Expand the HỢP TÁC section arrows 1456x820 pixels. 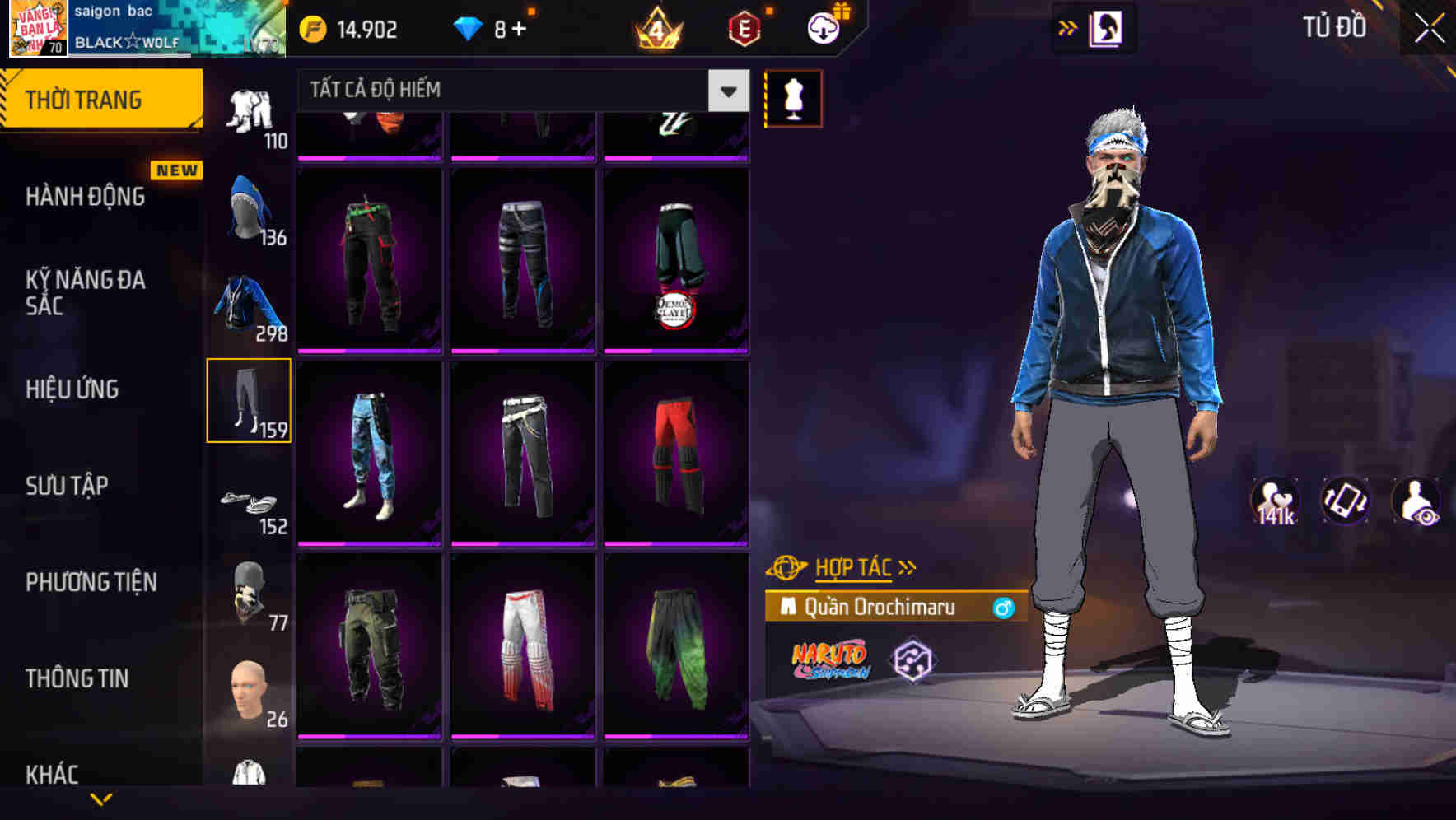point(908,566)
